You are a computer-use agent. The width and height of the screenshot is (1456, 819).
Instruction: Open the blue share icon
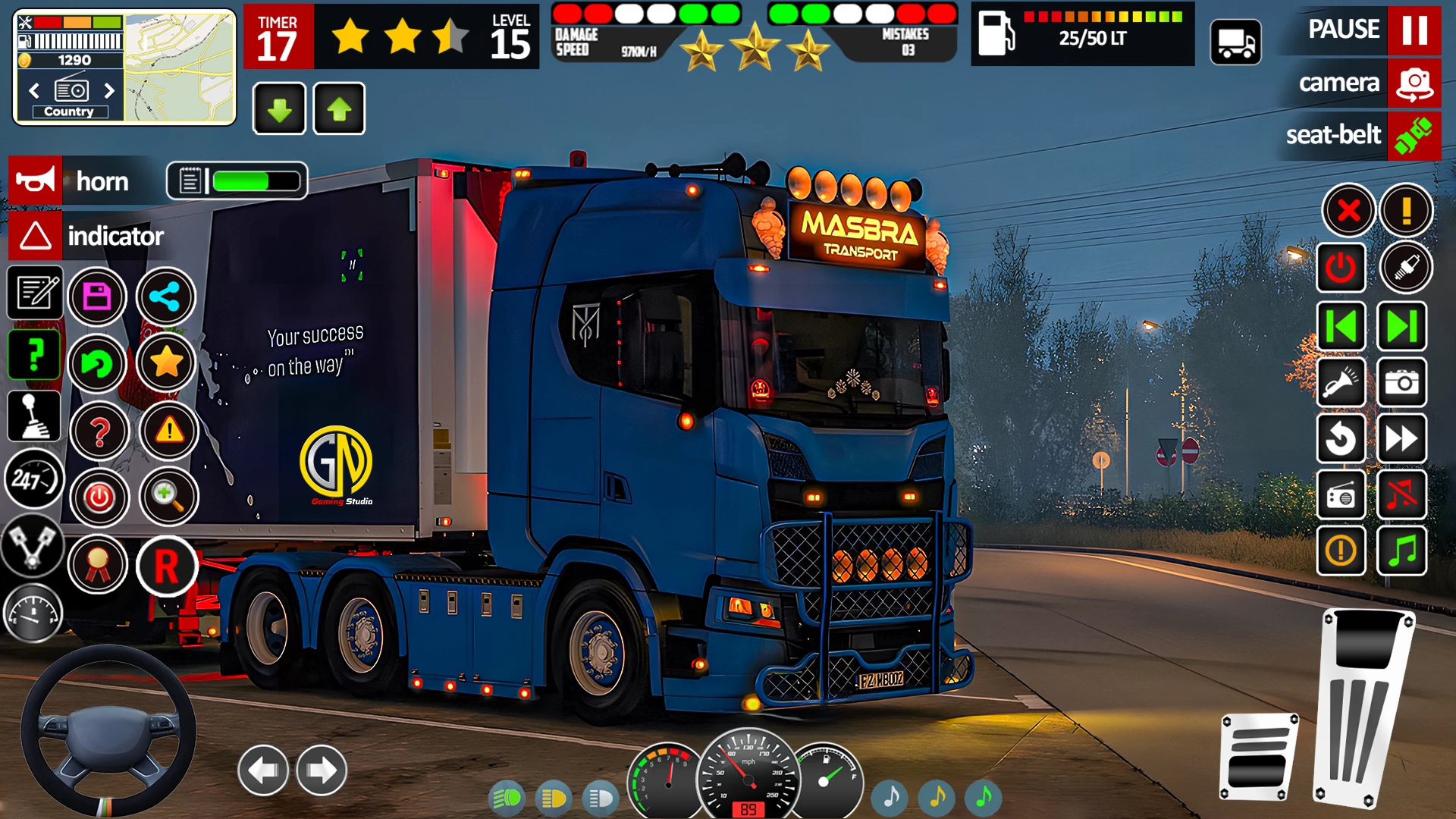[165, 297]
